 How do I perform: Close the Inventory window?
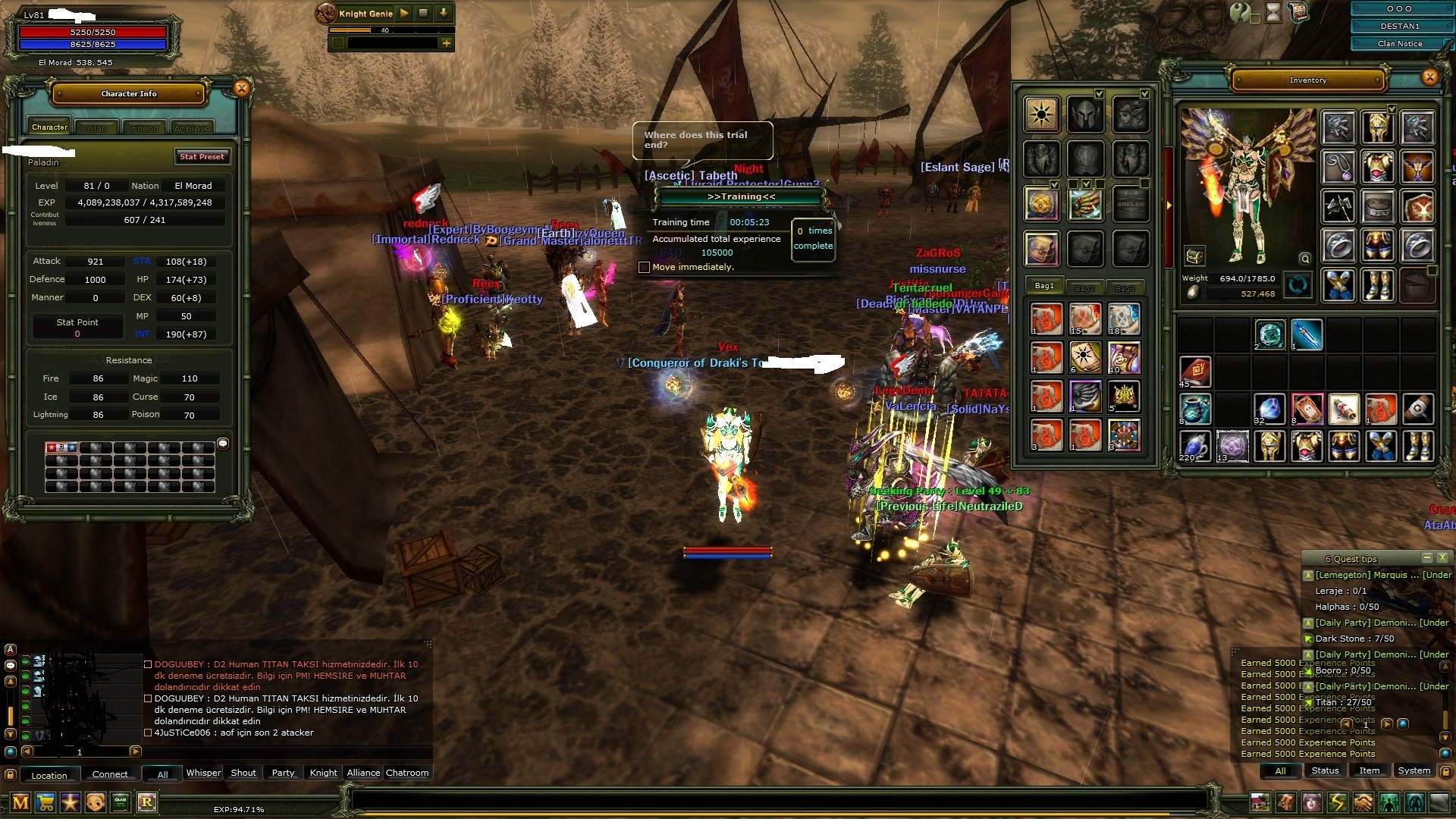[x=1429, y=77]
